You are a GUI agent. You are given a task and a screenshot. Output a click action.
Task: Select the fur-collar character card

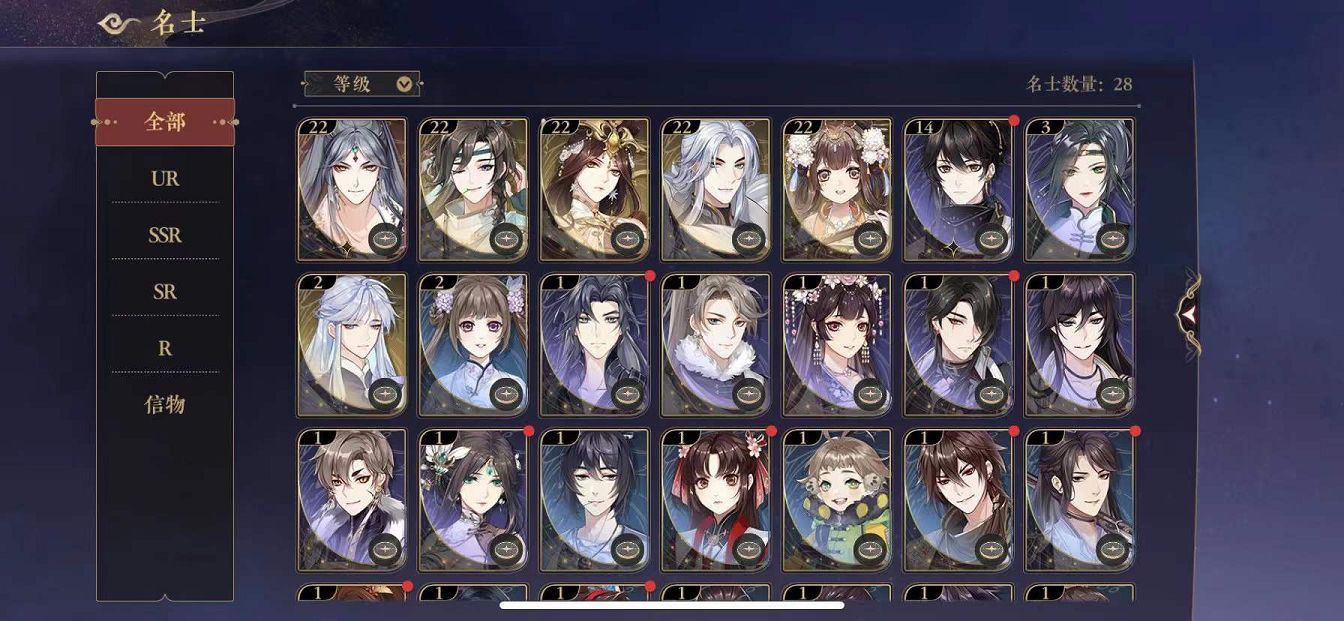(715, 344)
